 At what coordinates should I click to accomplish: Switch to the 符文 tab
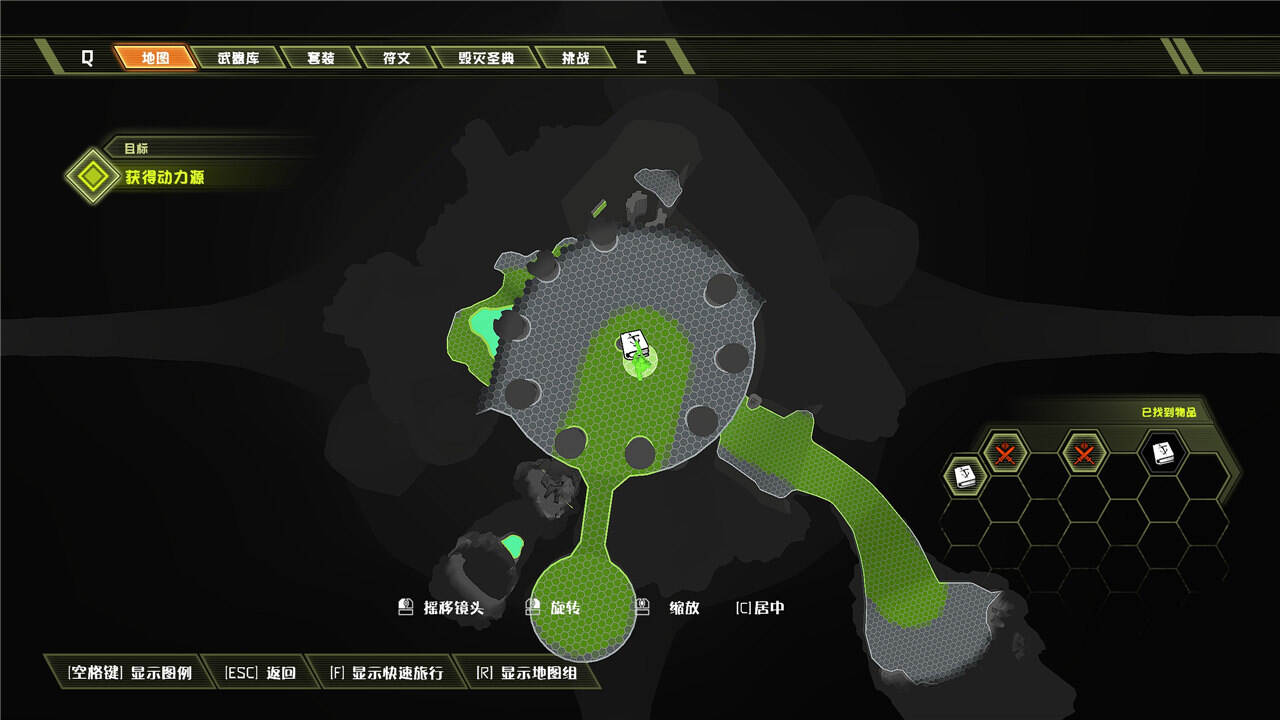coord(396,57)
